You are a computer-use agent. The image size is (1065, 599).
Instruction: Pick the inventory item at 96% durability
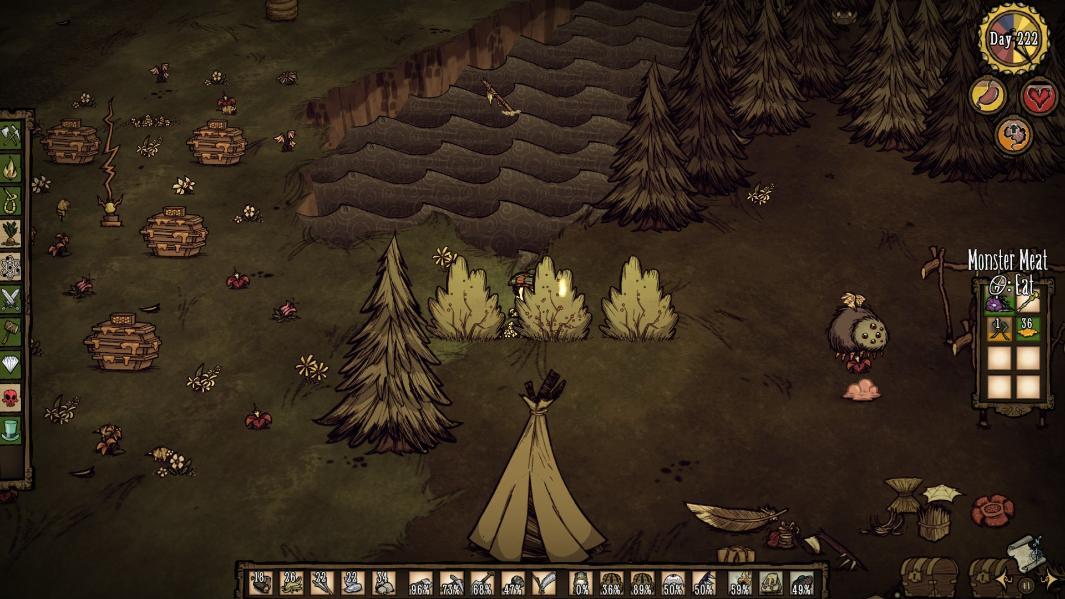tap(421, 583)
